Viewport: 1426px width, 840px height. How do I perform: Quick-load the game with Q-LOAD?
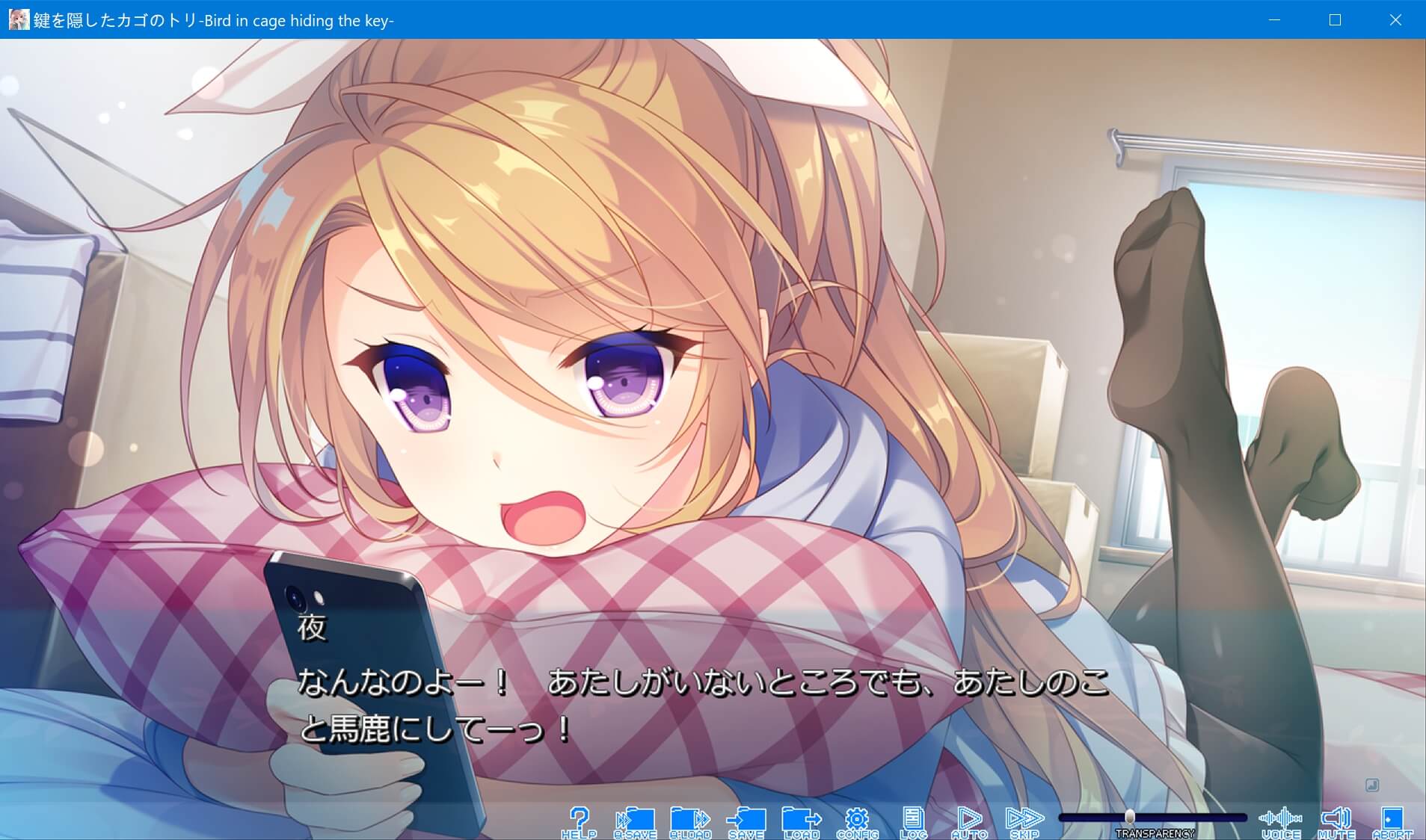(692, 818)
